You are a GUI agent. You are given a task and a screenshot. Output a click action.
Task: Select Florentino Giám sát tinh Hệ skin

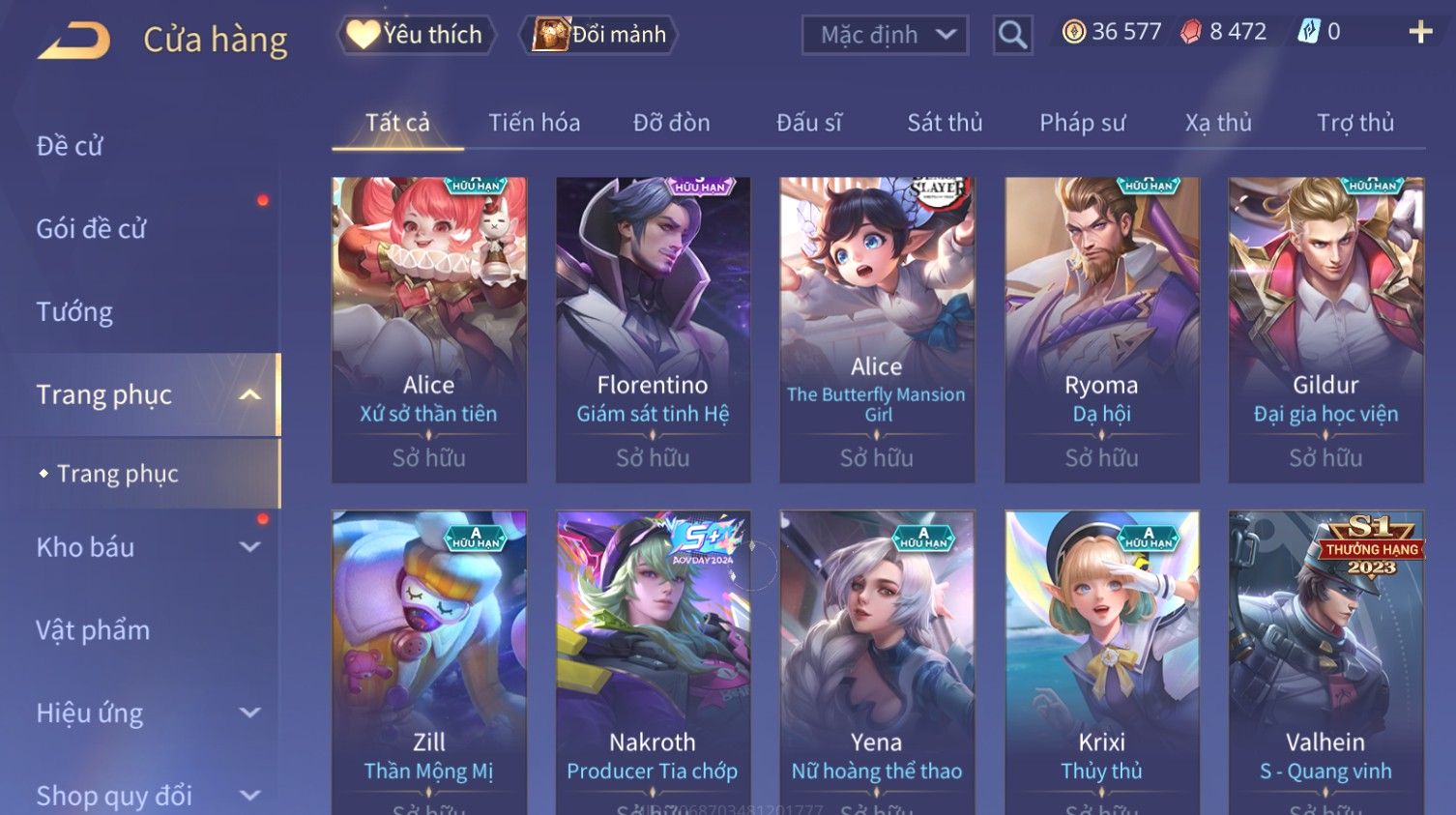pos(653,329)
